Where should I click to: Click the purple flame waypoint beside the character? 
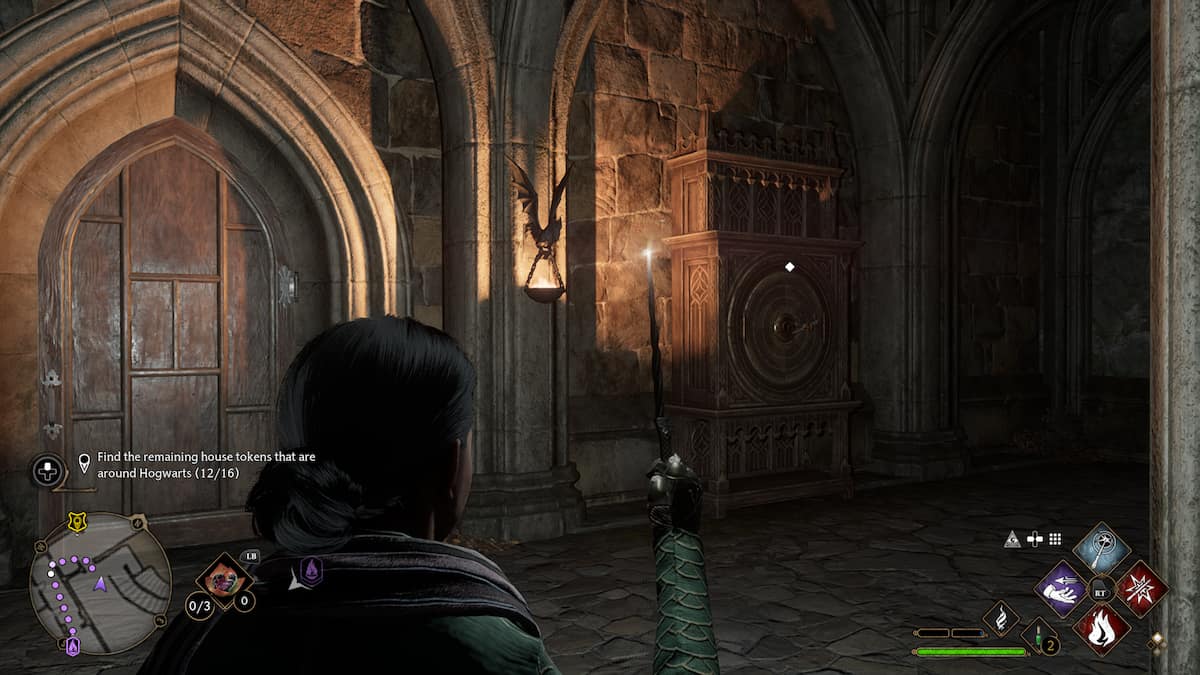click(x=311, y=571)
